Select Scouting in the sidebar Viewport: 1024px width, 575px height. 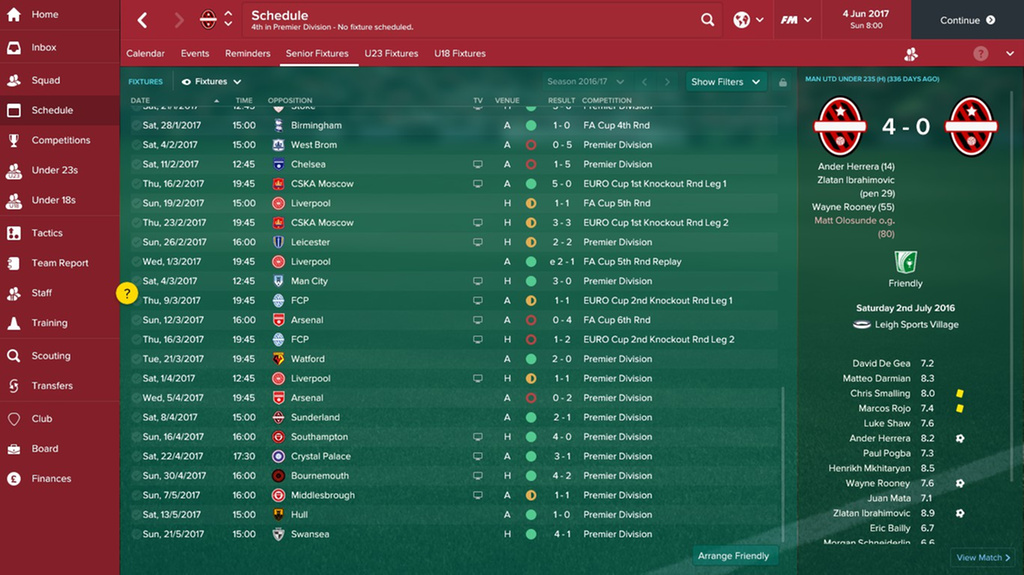[50, 356]
